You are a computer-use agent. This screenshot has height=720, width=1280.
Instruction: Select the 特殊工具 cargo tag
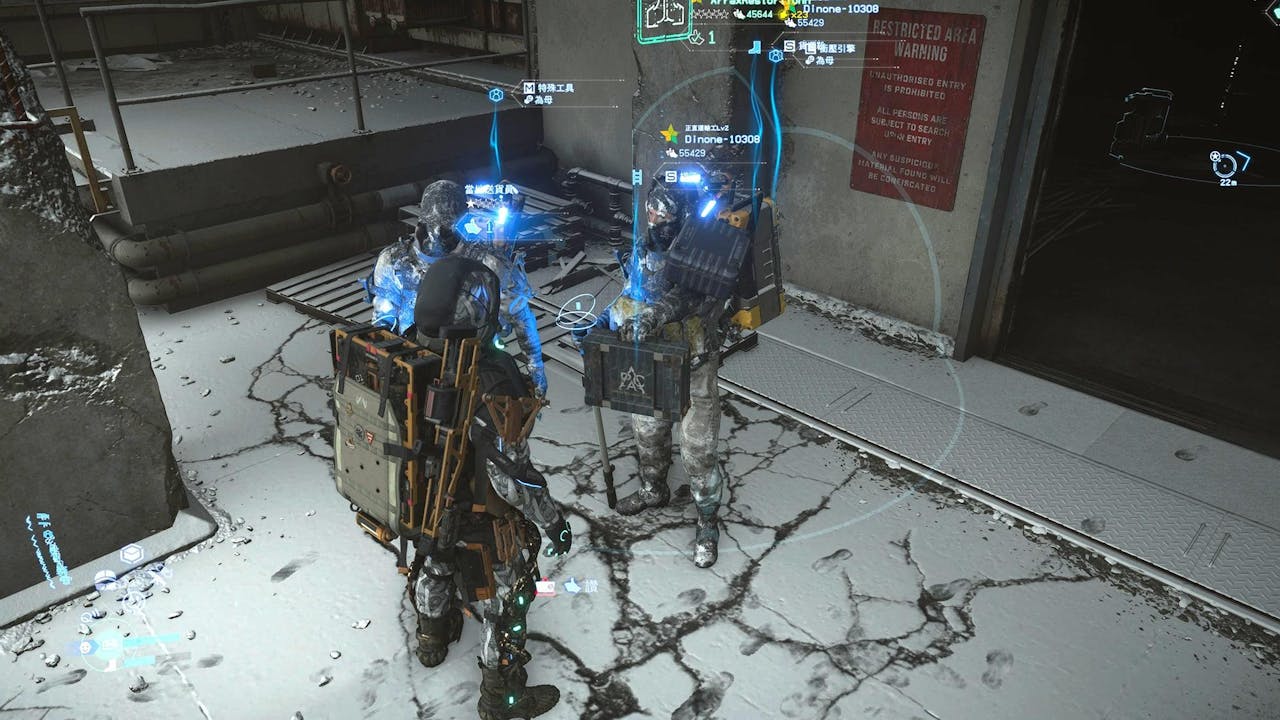tap(556, 88)
